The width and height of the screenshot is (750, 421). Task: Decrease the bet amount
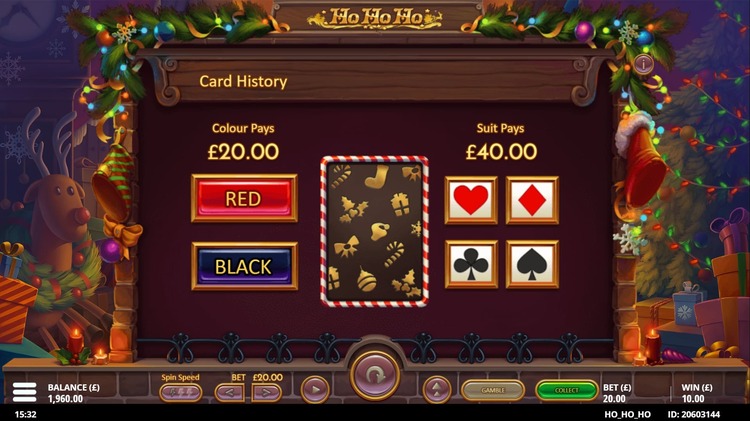coord(229,392)
